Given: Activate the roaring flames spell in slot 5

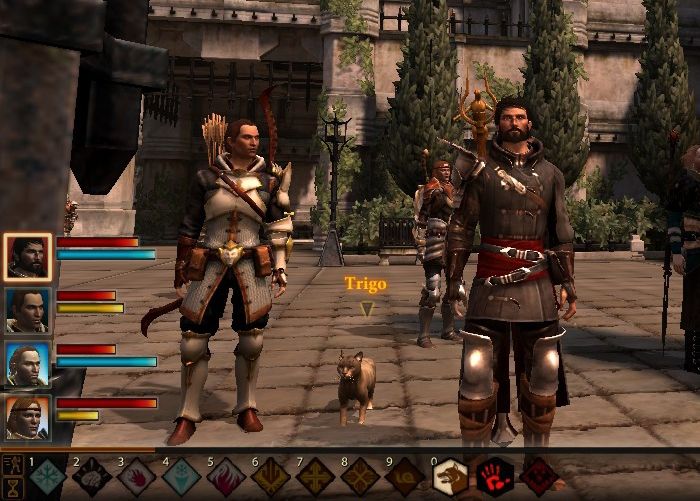Looking at the screenshot, I should pos(226,478).
